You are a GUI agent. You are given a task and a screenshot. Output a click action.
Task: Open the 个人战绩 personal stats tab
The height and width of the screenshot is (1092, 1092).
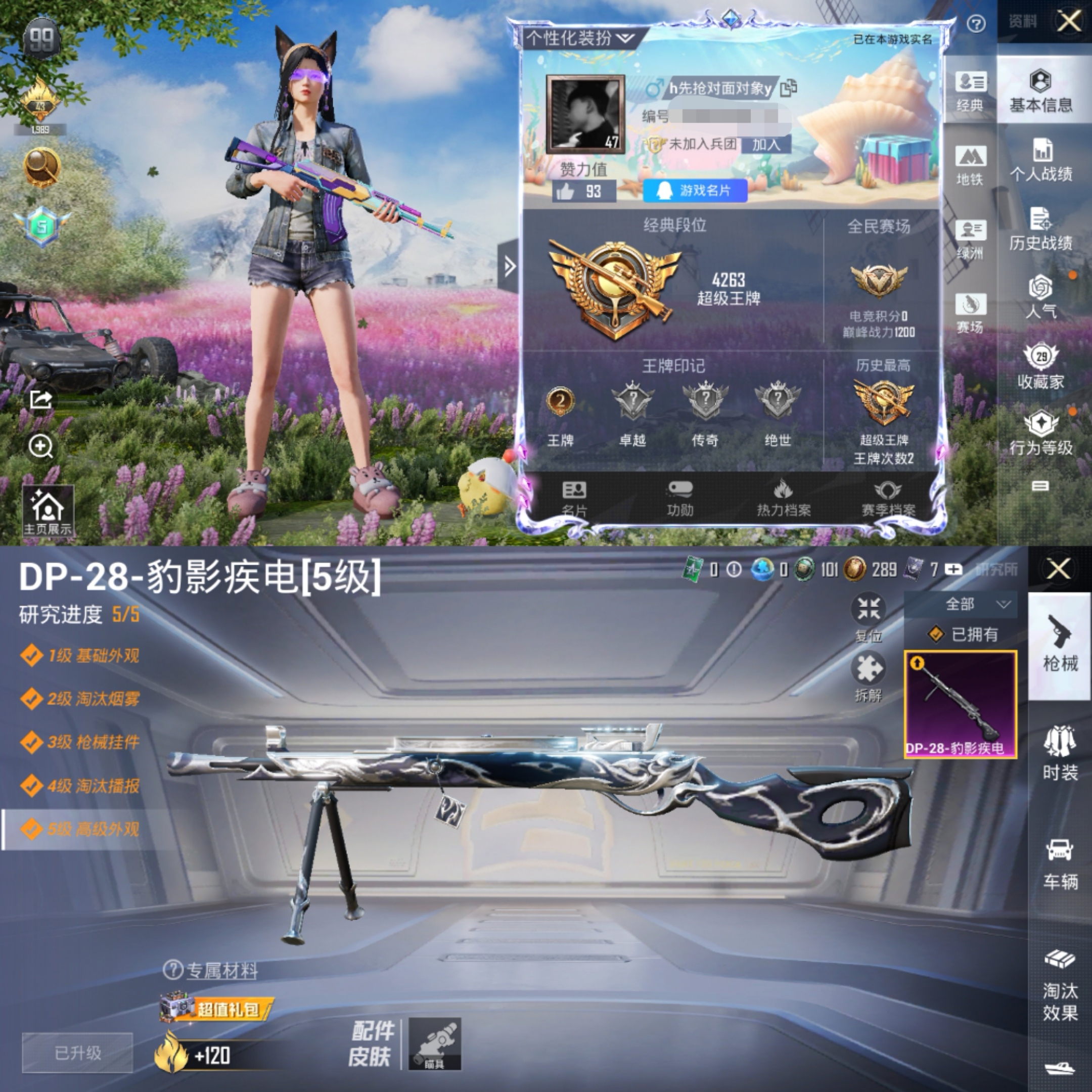tap(1040, 162)
